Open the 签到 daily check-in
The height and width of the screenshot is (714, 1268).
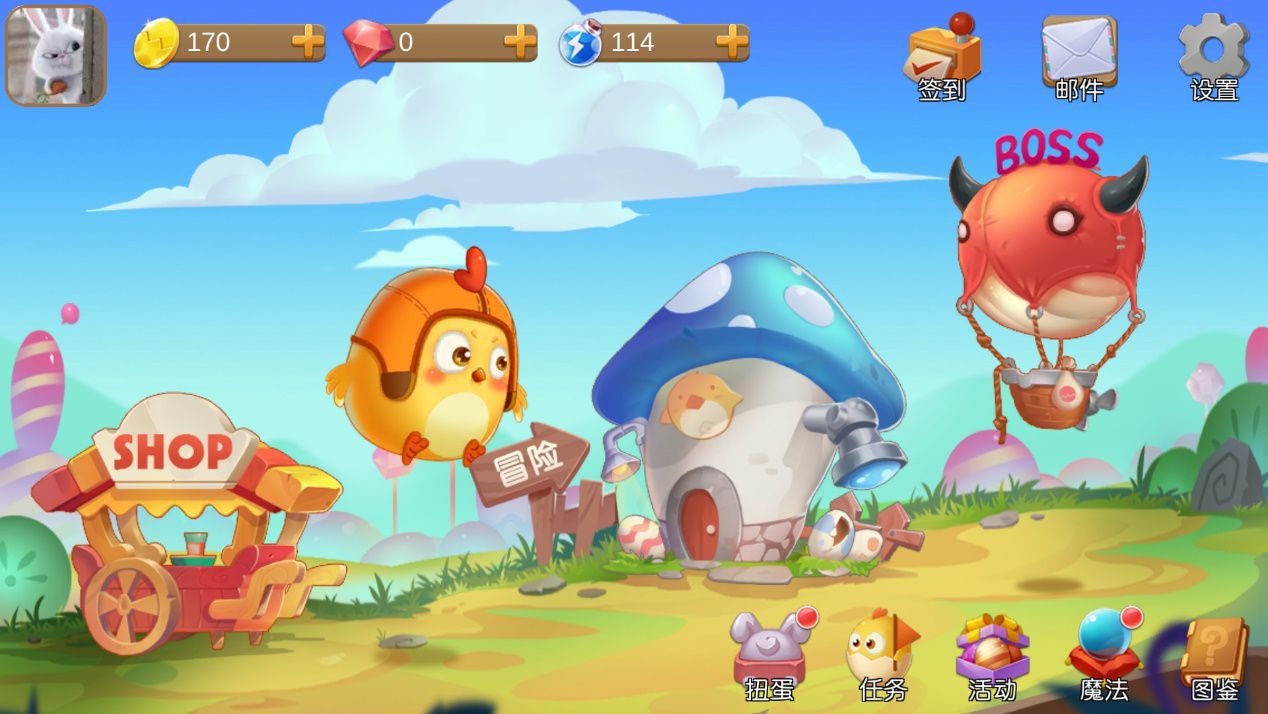pos(943,58)
